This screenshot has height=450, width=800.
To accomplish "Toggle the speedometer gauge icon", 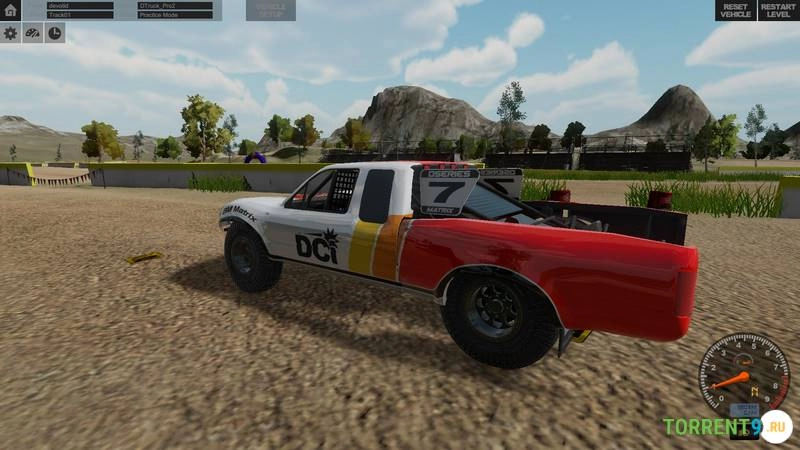I will [x=33, y=33].
